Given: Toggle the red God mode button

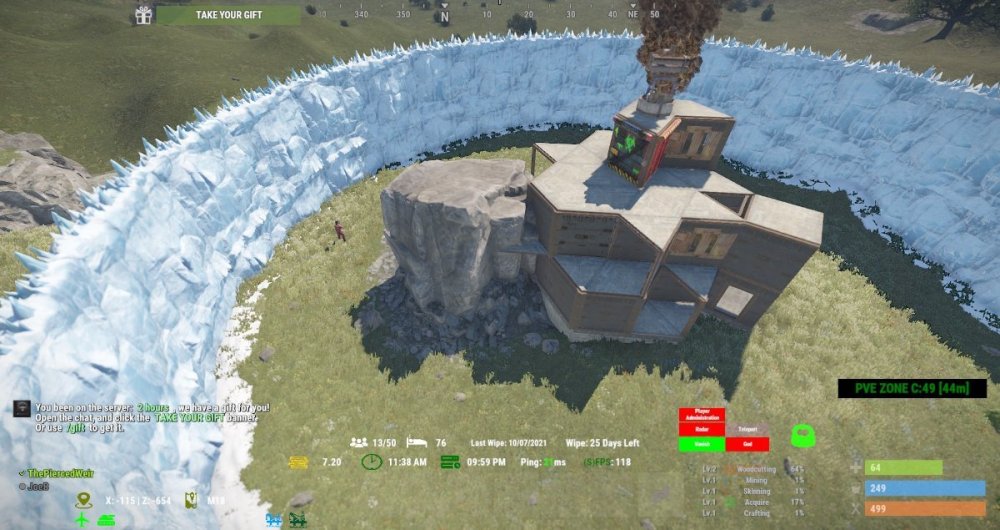Looking at the screenshot, I should pyautogui.click(x=747, y=445).
